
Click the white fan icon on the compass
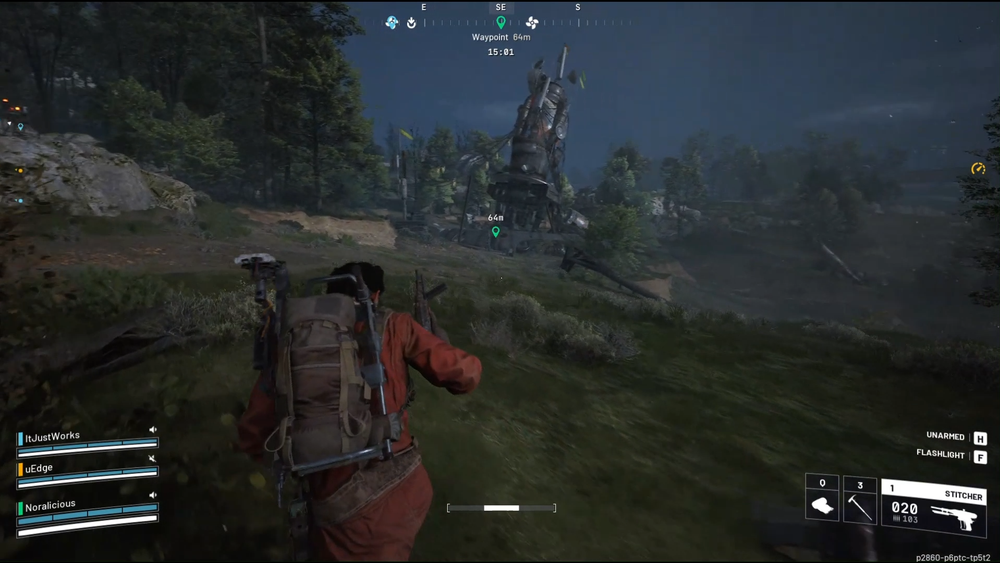[x=532, y=22]
